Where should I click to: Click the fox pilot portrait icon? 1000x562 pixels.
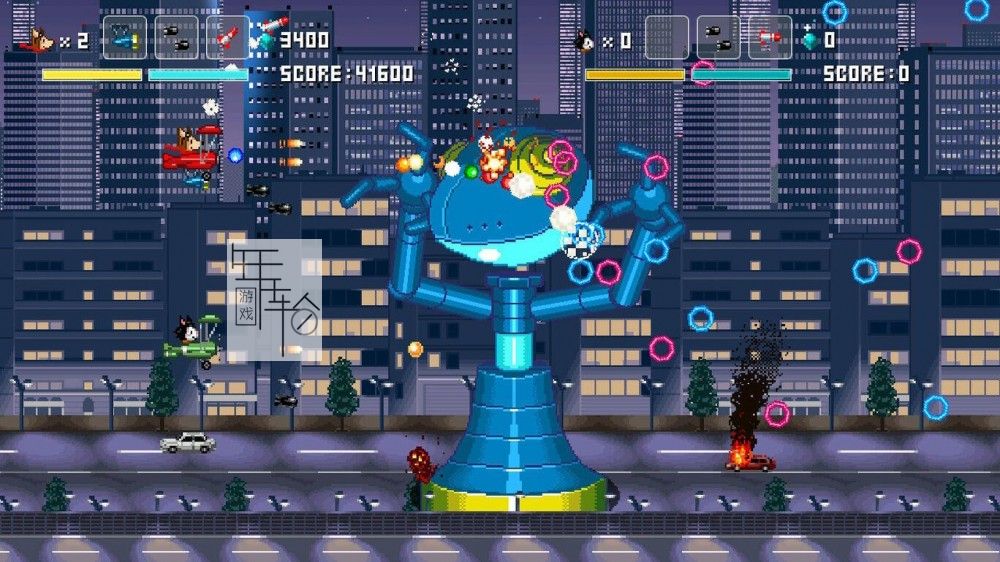coord(38,40)
